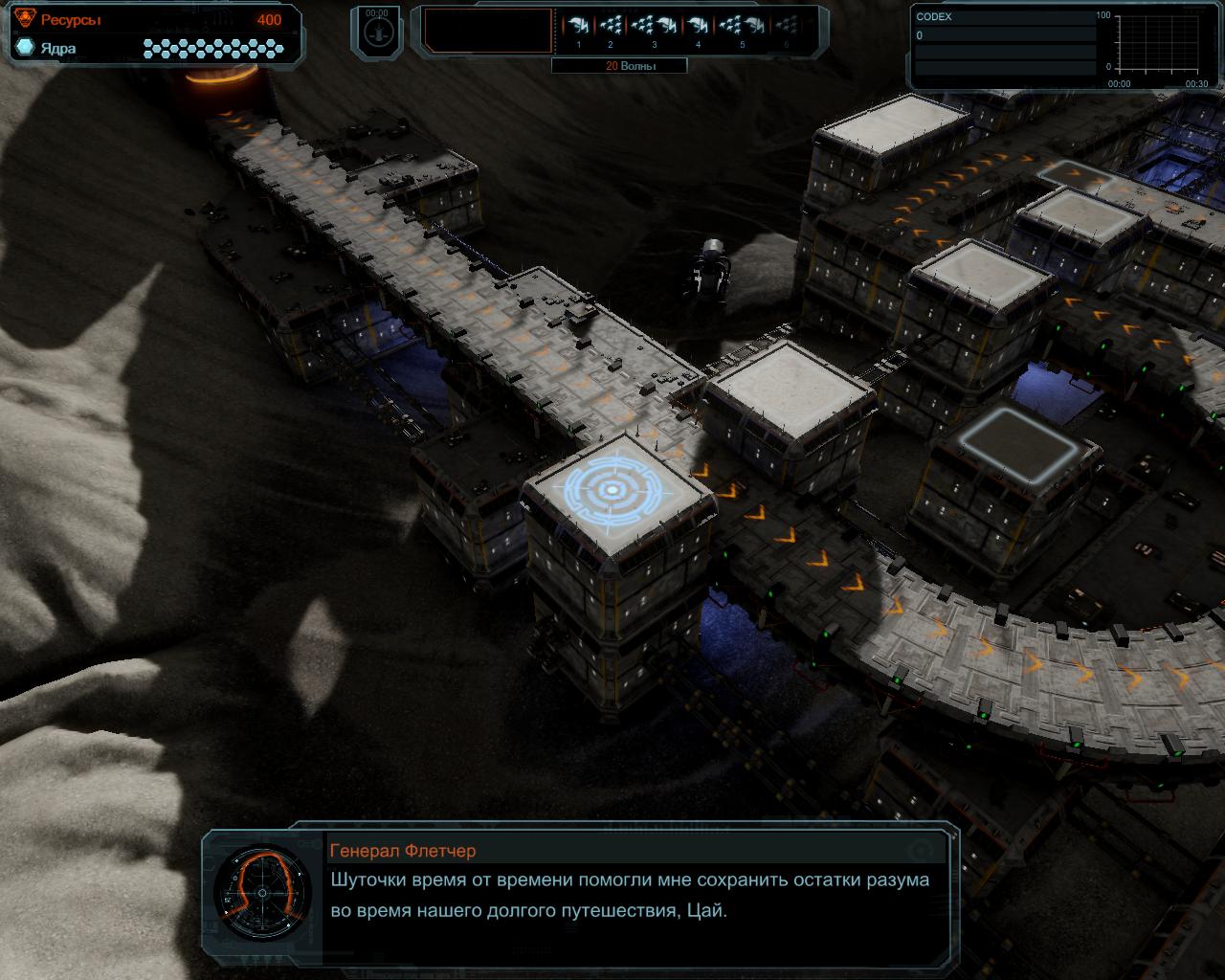Select the wave 2 swarm indicator

pyautogui.click(x=611, y=27)
